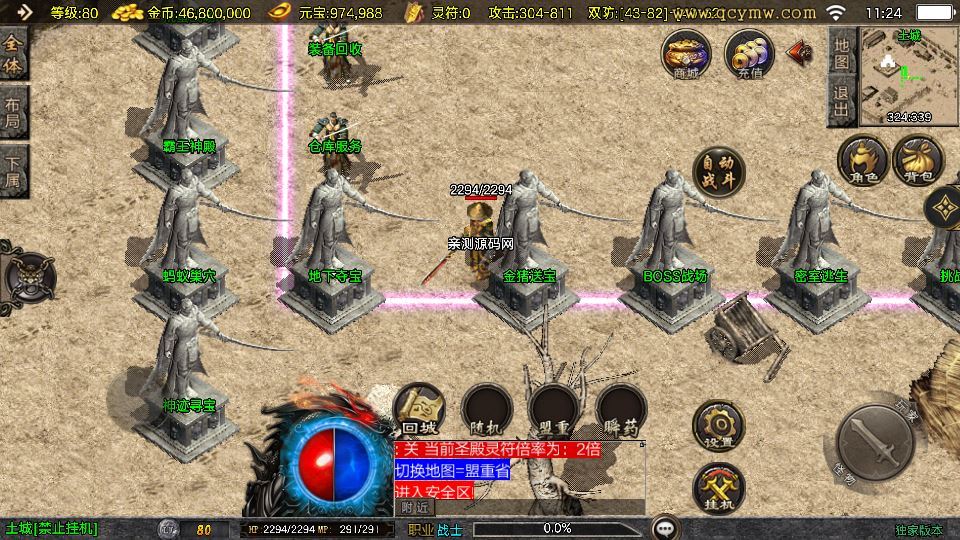Collapse top icons with the red arrow

[800, 52]
